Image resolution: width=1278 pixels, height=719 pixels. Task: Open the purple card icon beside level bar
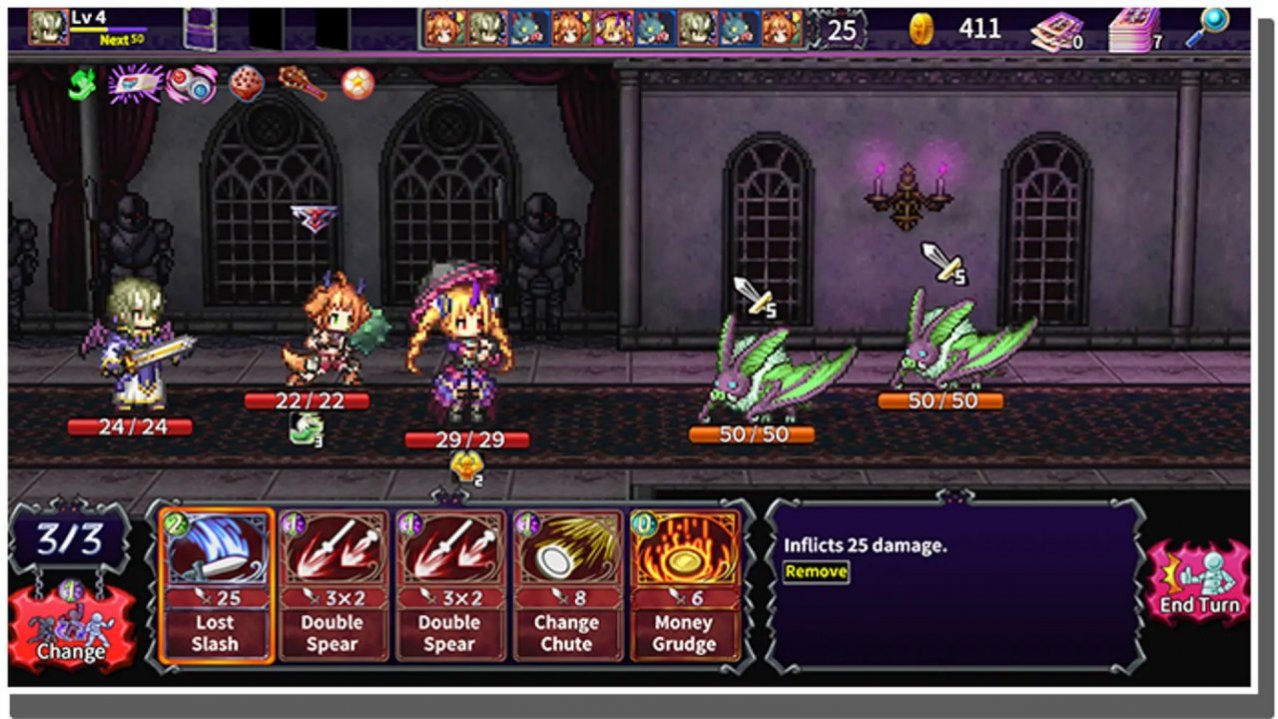200,27
